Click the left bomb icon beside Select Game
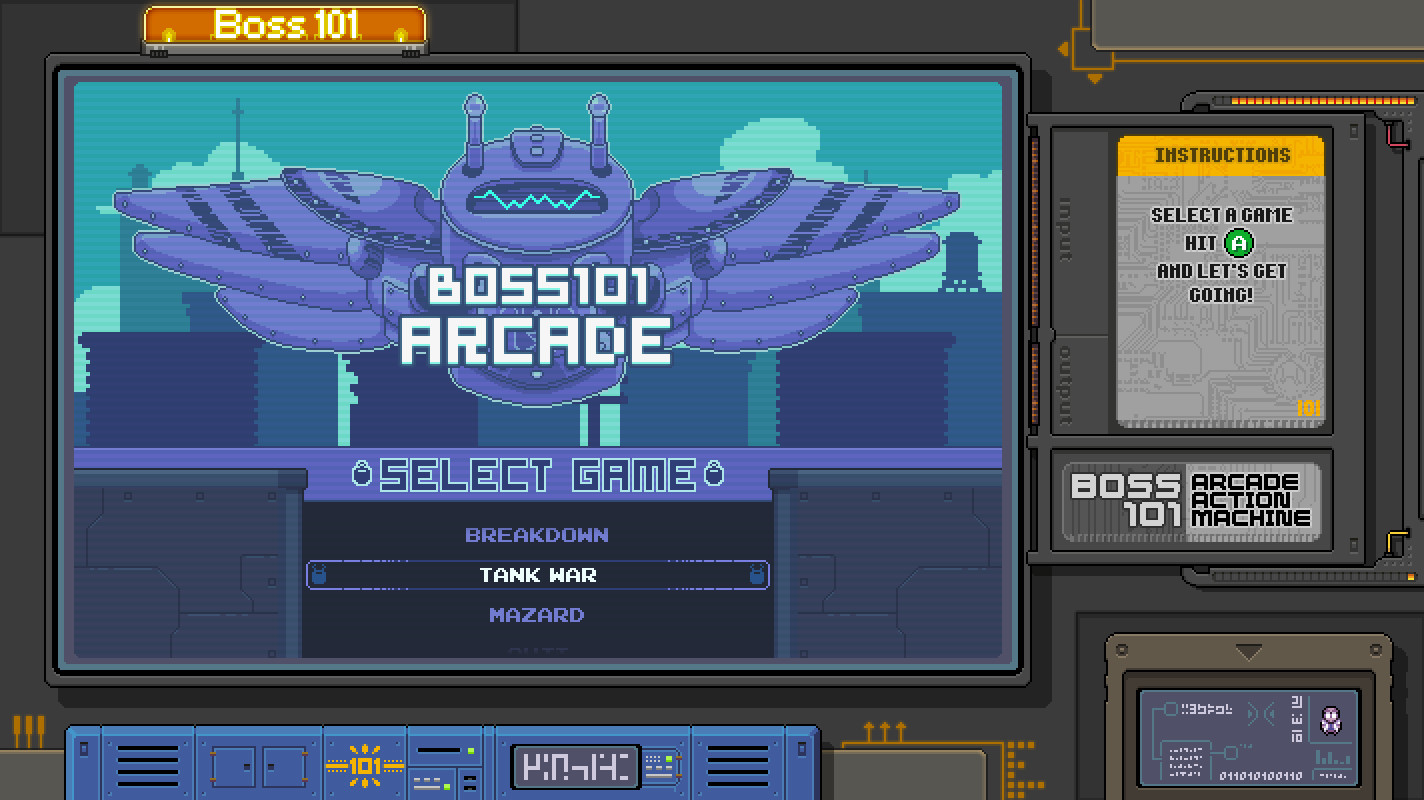Image resolution: width=1424 pixels, height=800 pixels. (364, 473)
